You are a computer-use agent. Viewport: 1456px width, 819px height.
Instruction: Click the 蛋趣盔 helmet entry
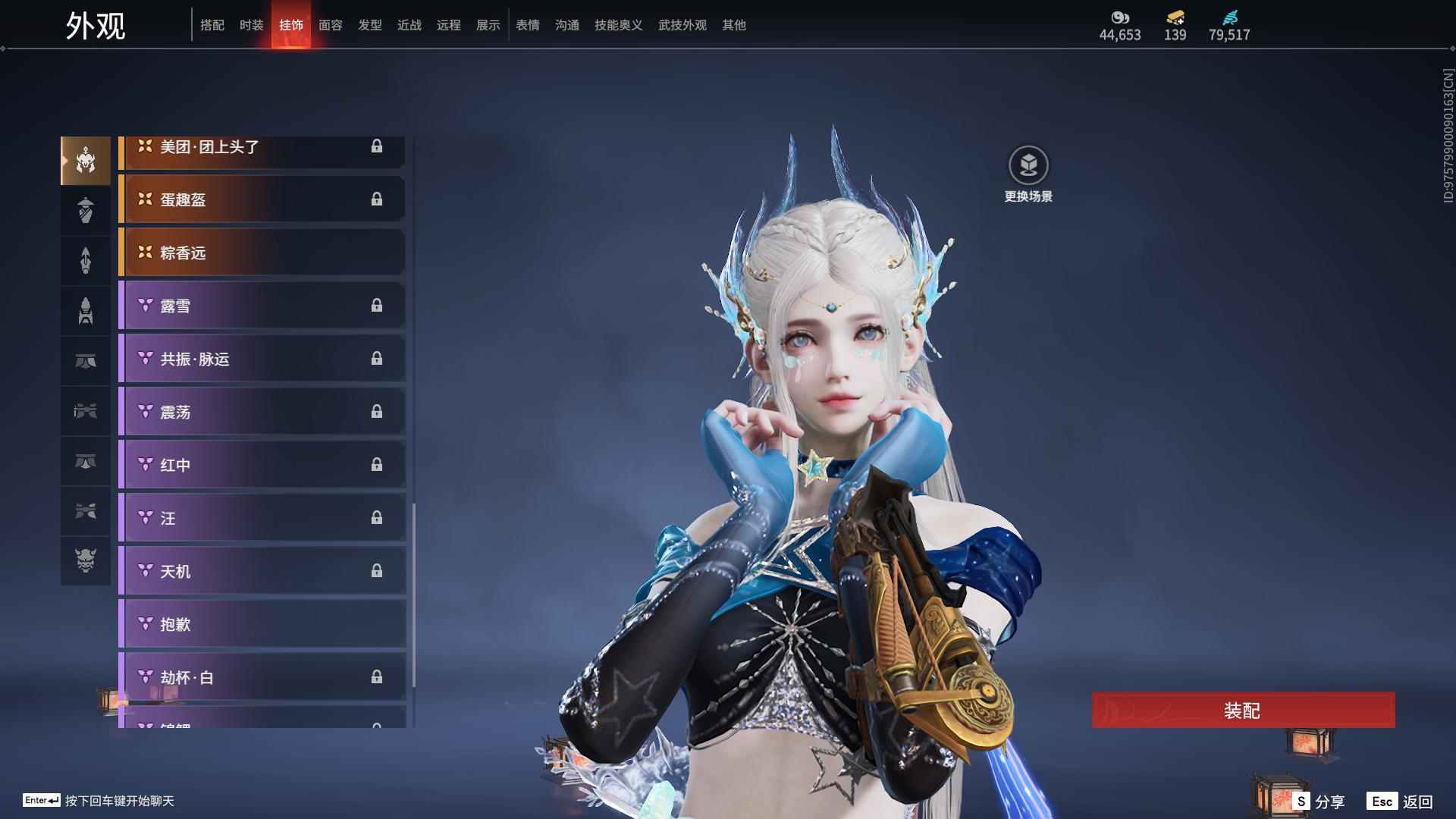[x=262, y=199]
